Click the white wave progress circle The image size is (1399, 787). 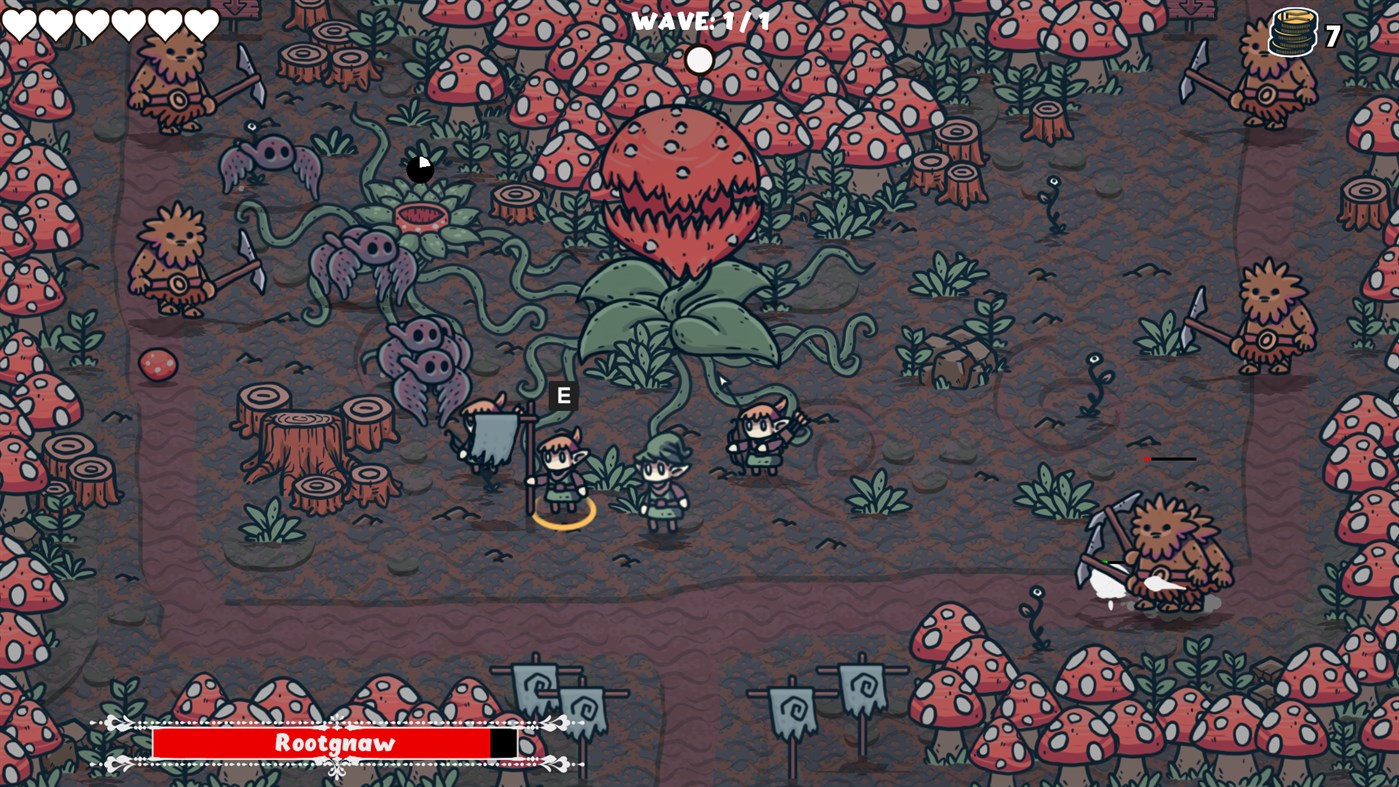coord(699,60)
